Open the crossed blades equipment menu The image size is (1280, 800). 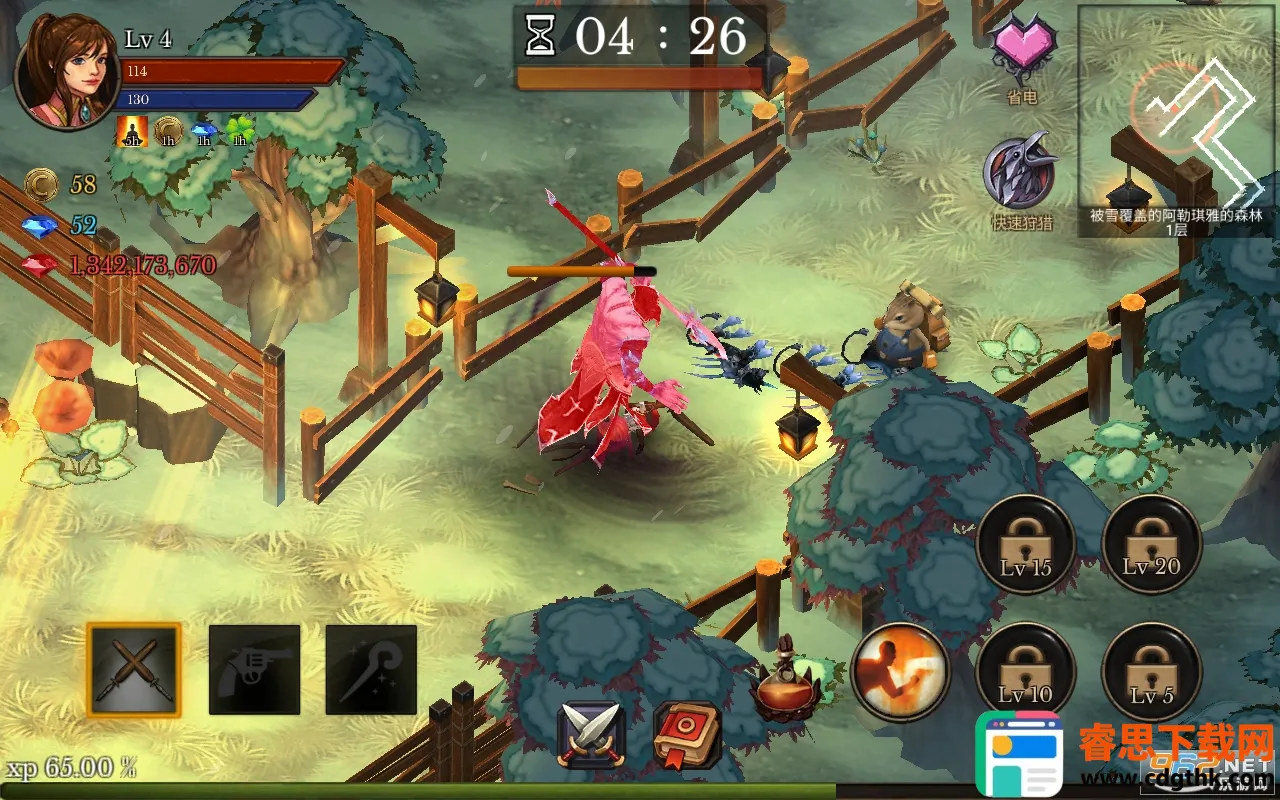pos(592,735)
